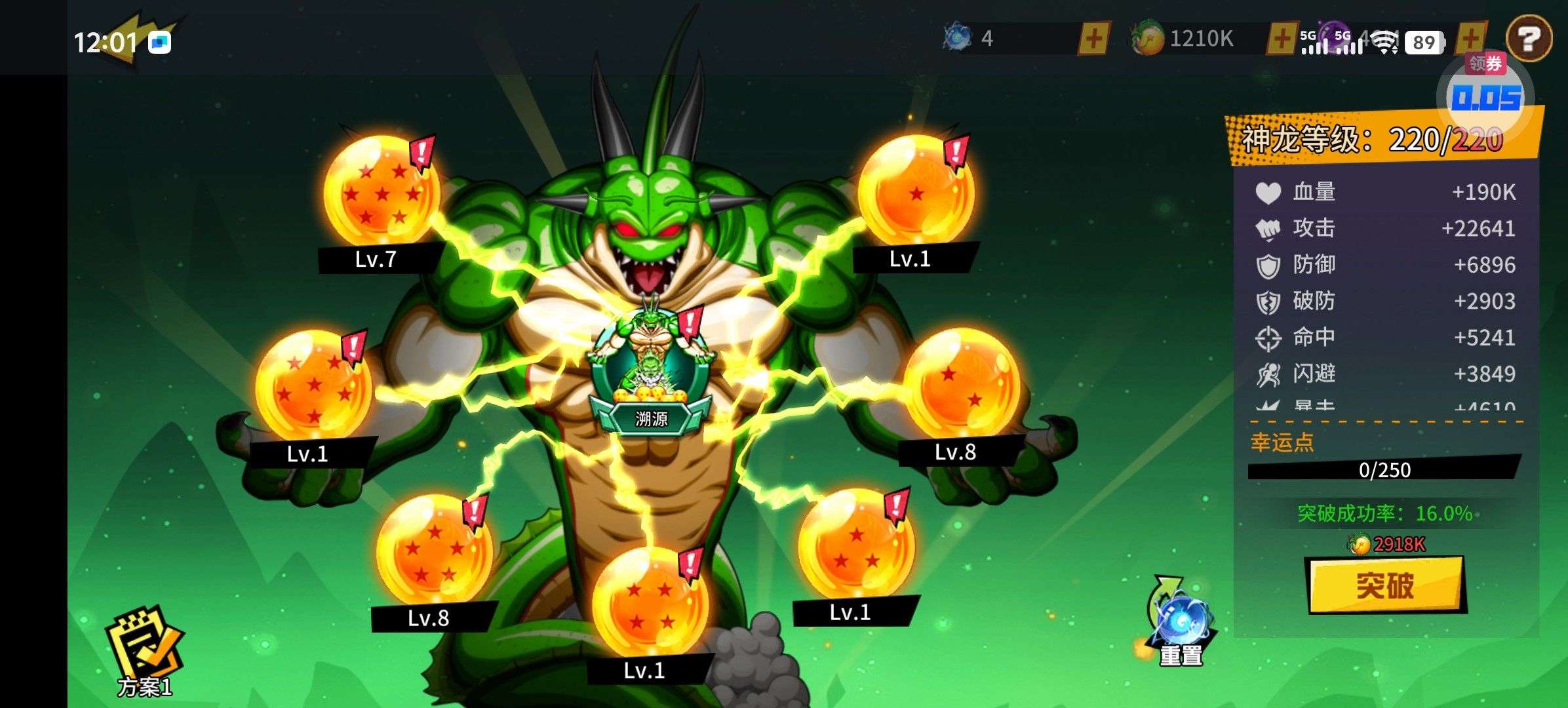Select the six-star dragon ball
The height and width of the screenshot is (708, 1568).
point(313,385)
